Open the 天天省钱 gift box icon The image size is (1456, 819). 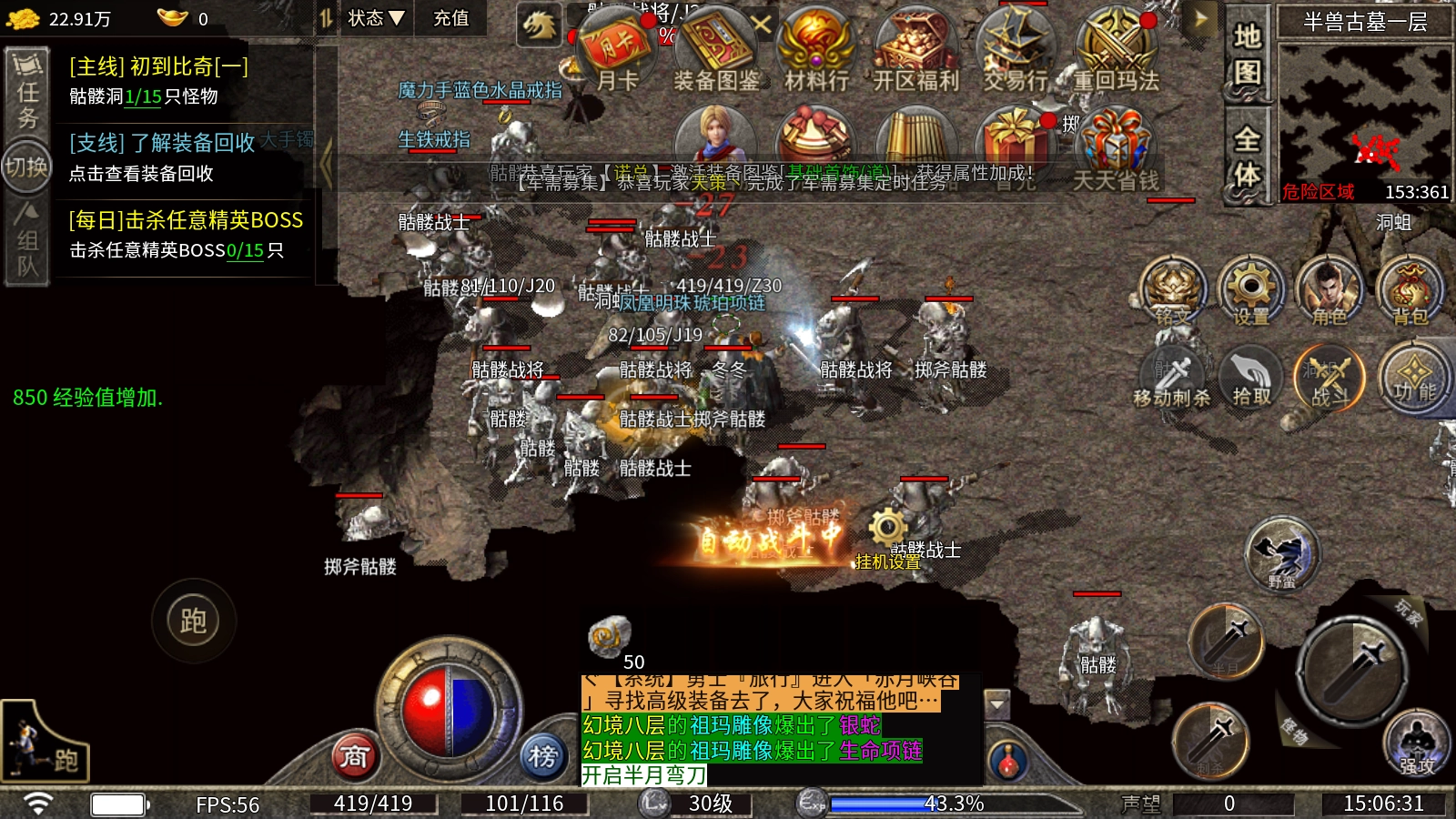tap(1117, 146)
